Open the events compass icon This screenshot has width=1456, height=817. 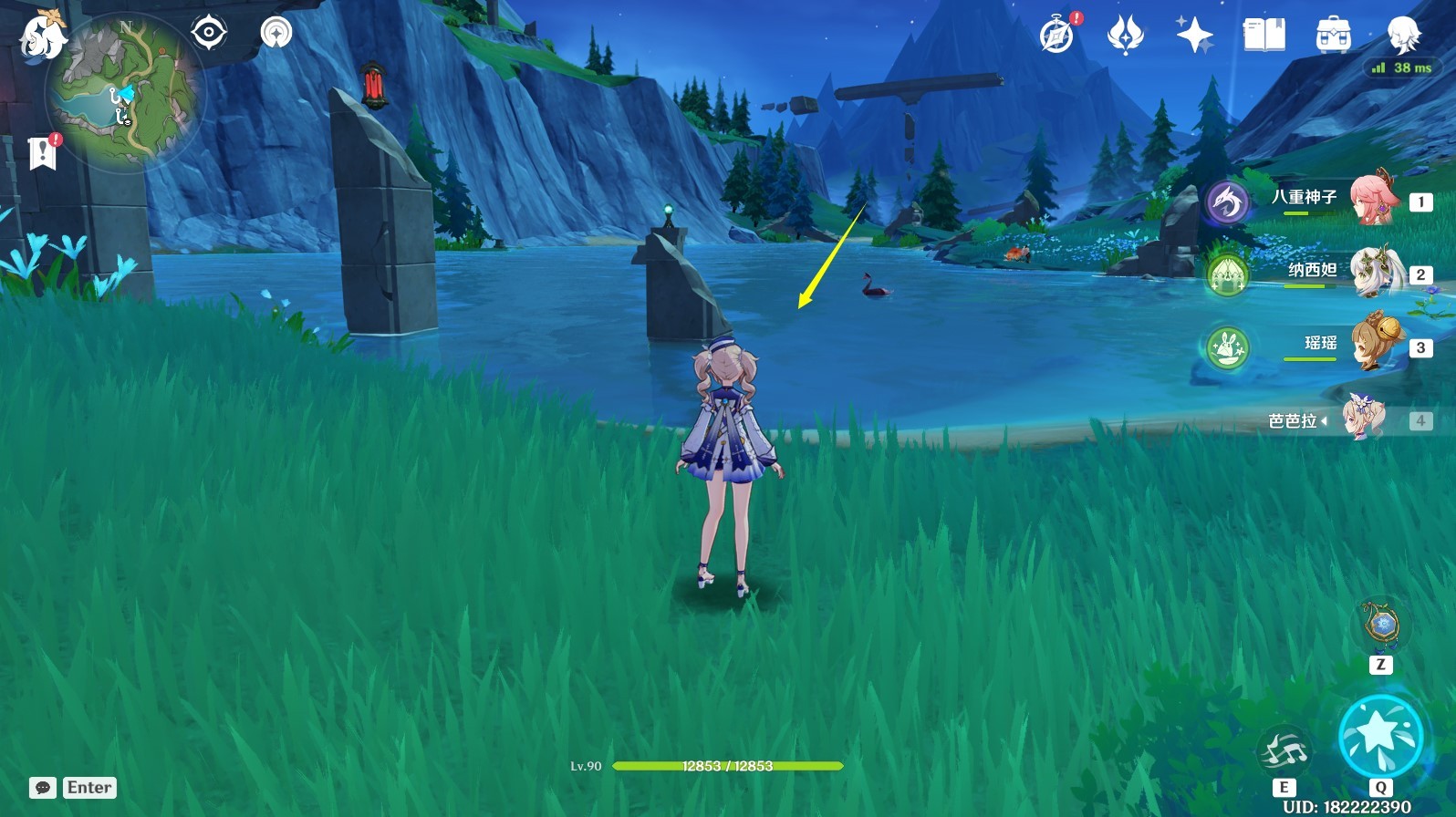1056,36
